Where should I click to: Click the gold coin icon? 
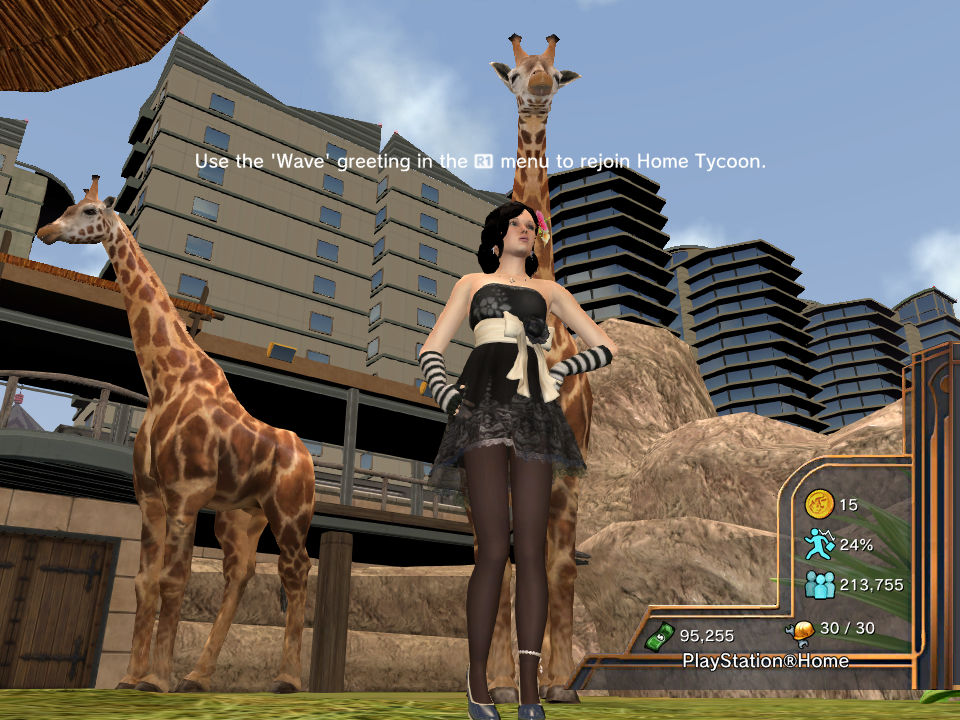click(819, 505)
